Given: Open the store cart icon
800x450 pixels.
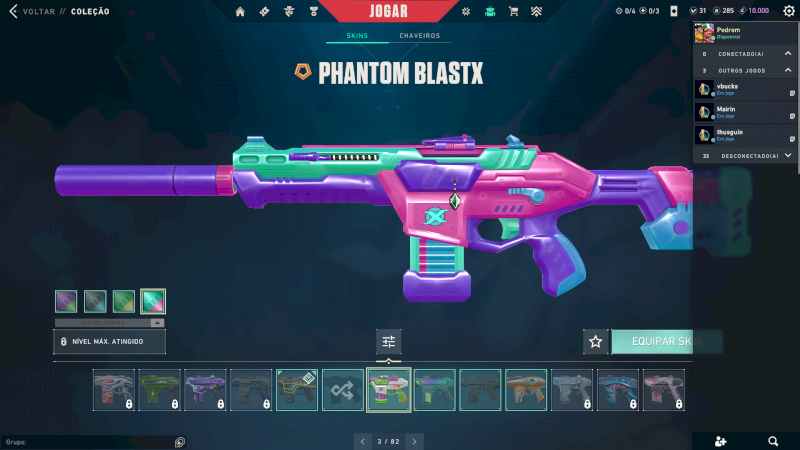Looking at the screenshot, I should 513,12.
